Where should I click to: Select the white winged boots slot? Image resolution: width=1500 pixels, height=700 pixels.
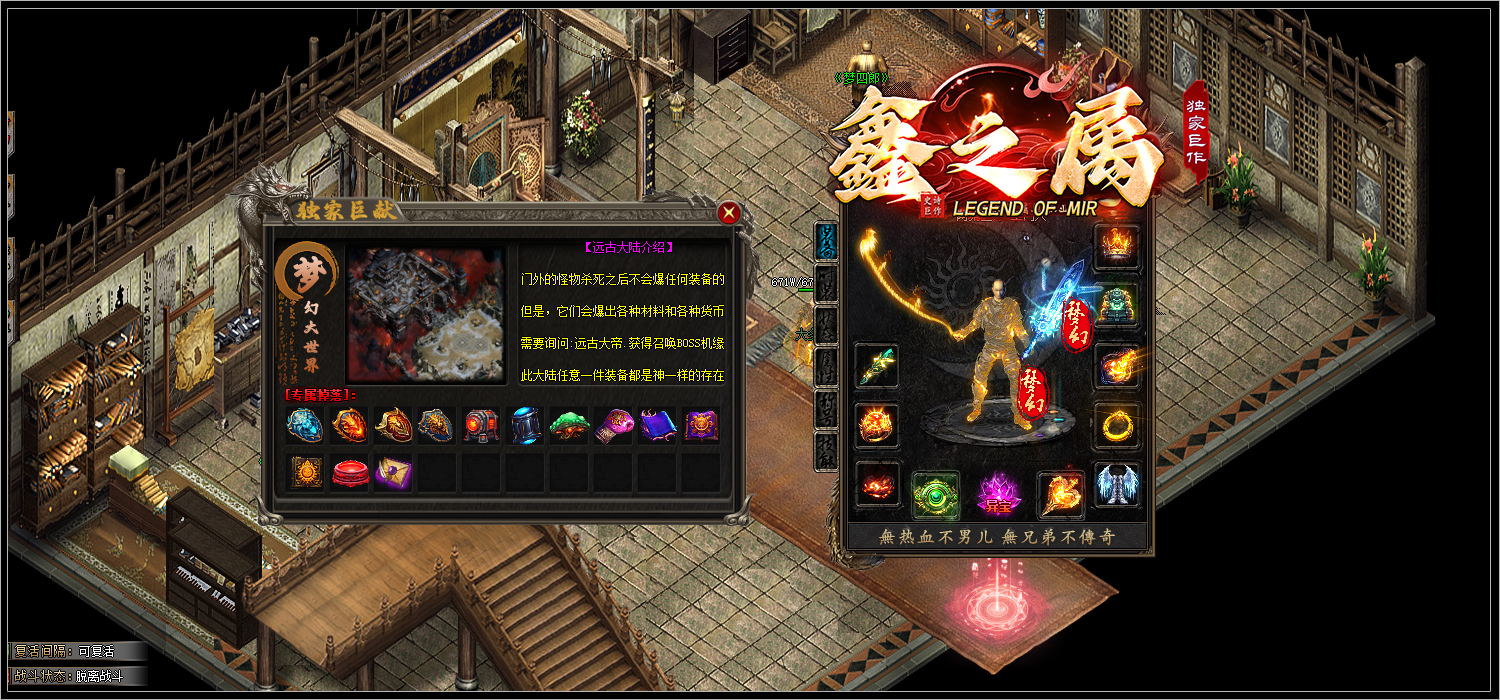click(1116, 485)
